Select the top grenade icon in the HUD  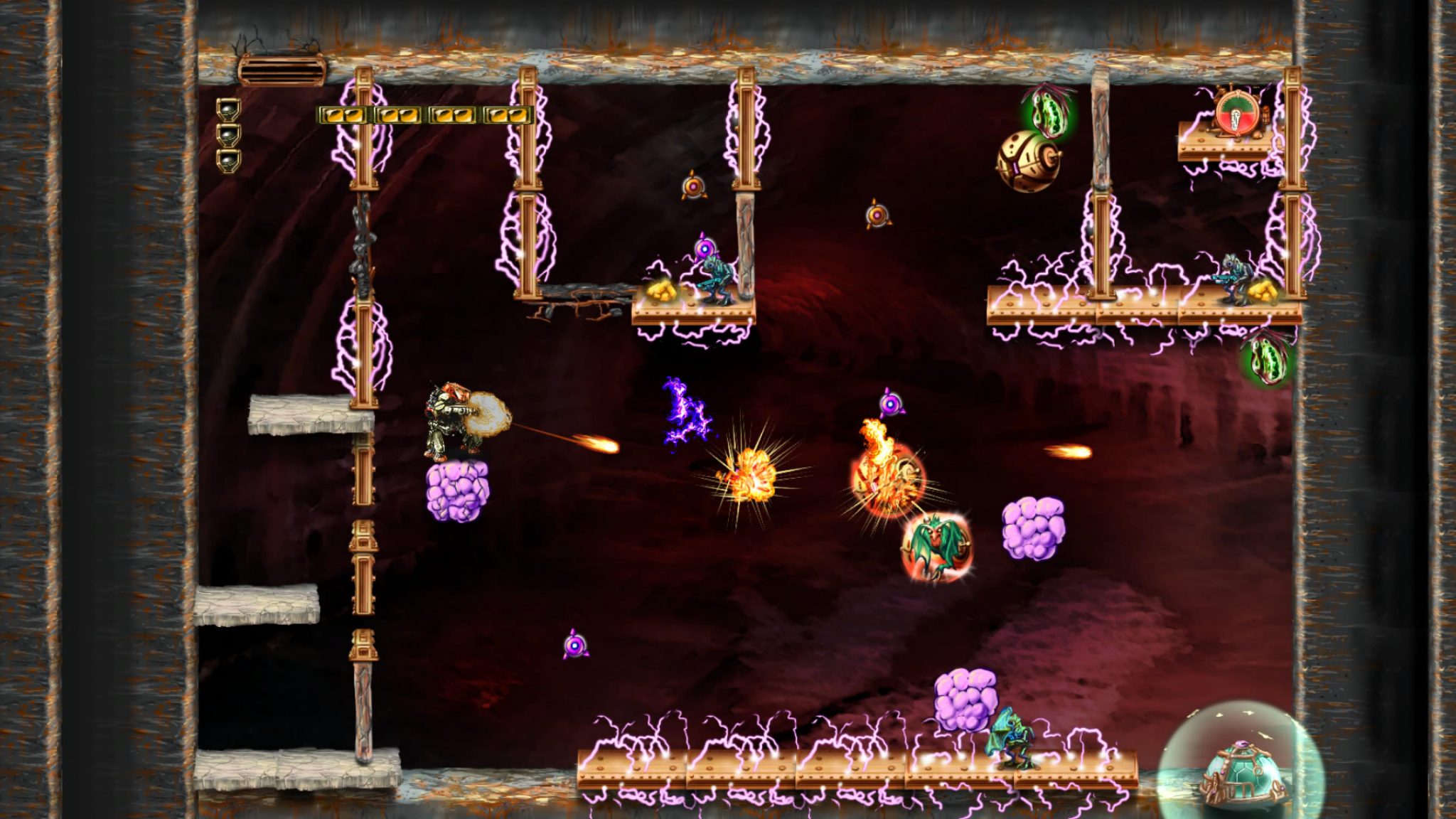point(227,112)
